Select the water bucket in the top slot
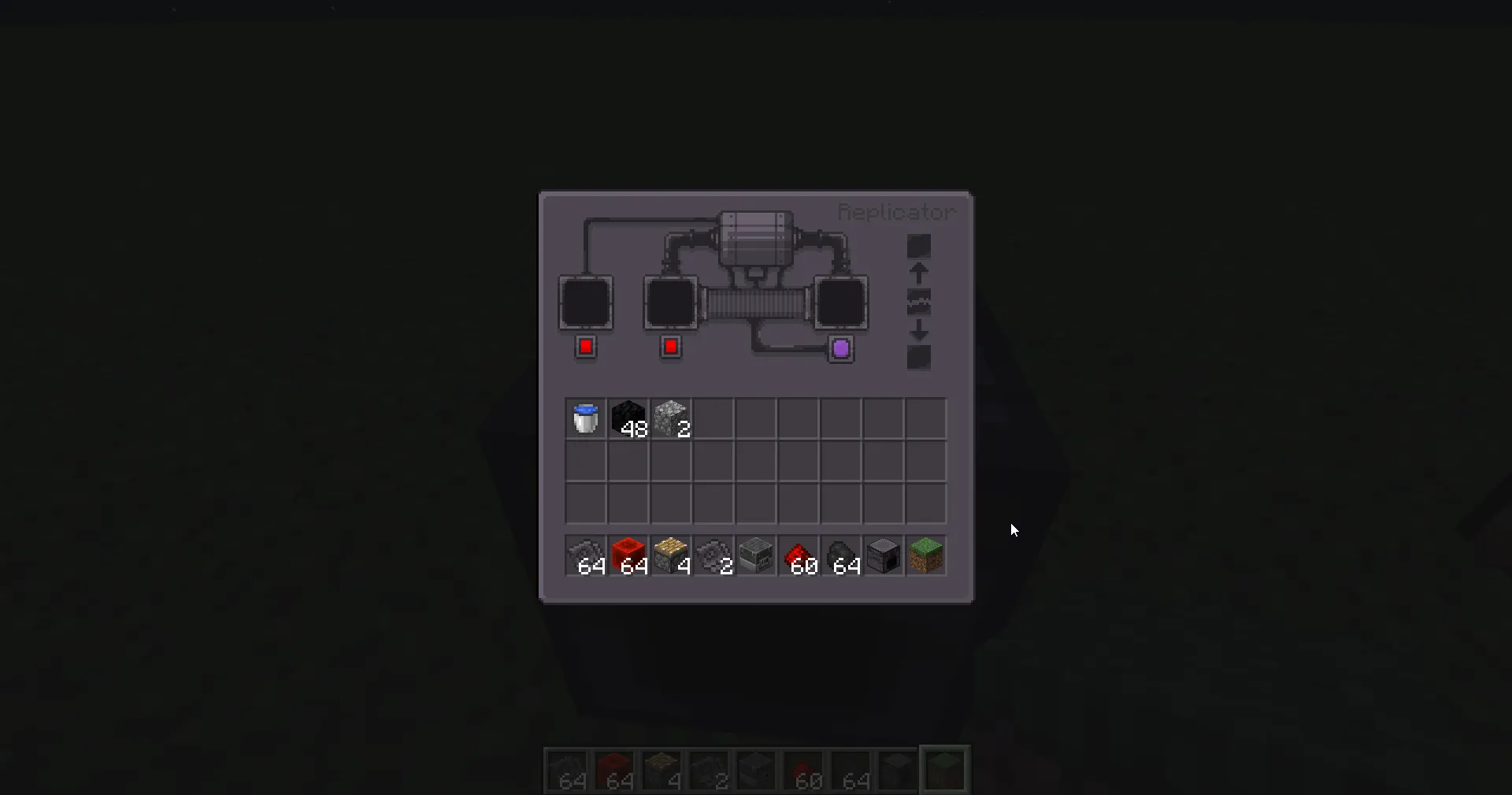1512x795 pixels. coord(585,418)
